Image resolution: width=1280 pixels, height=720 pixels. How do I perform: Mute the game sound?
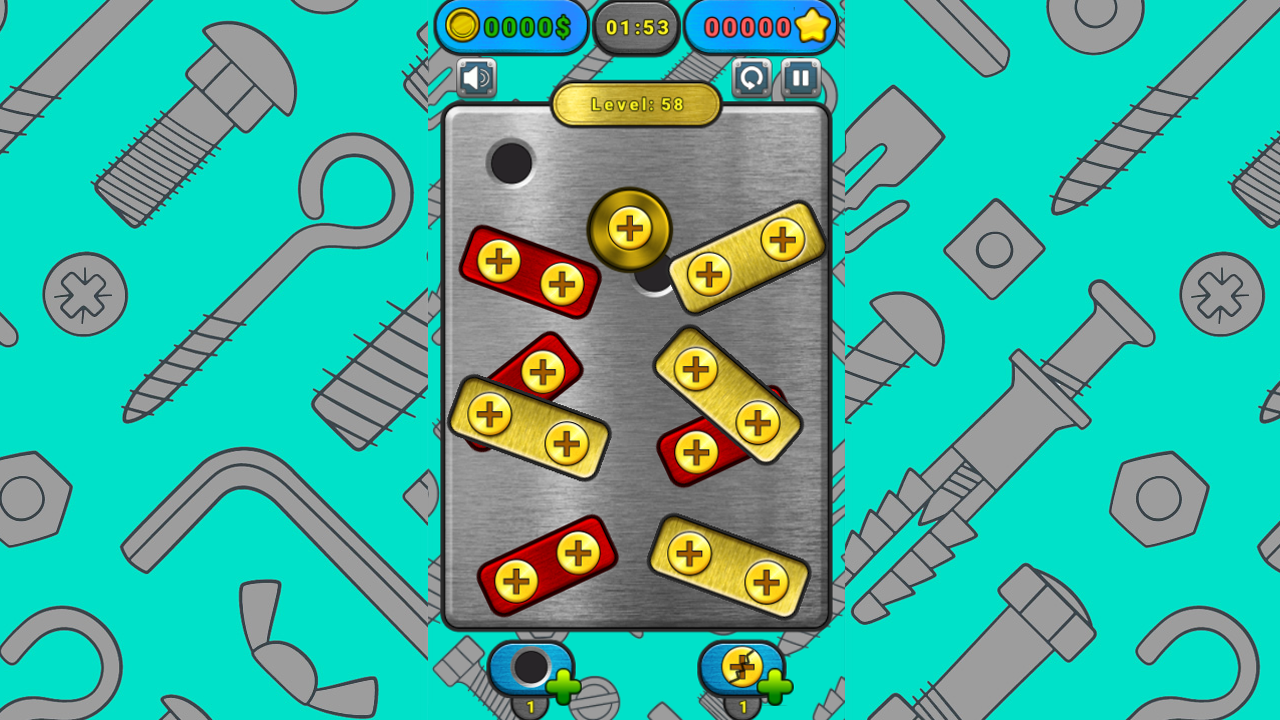point(476,77)
